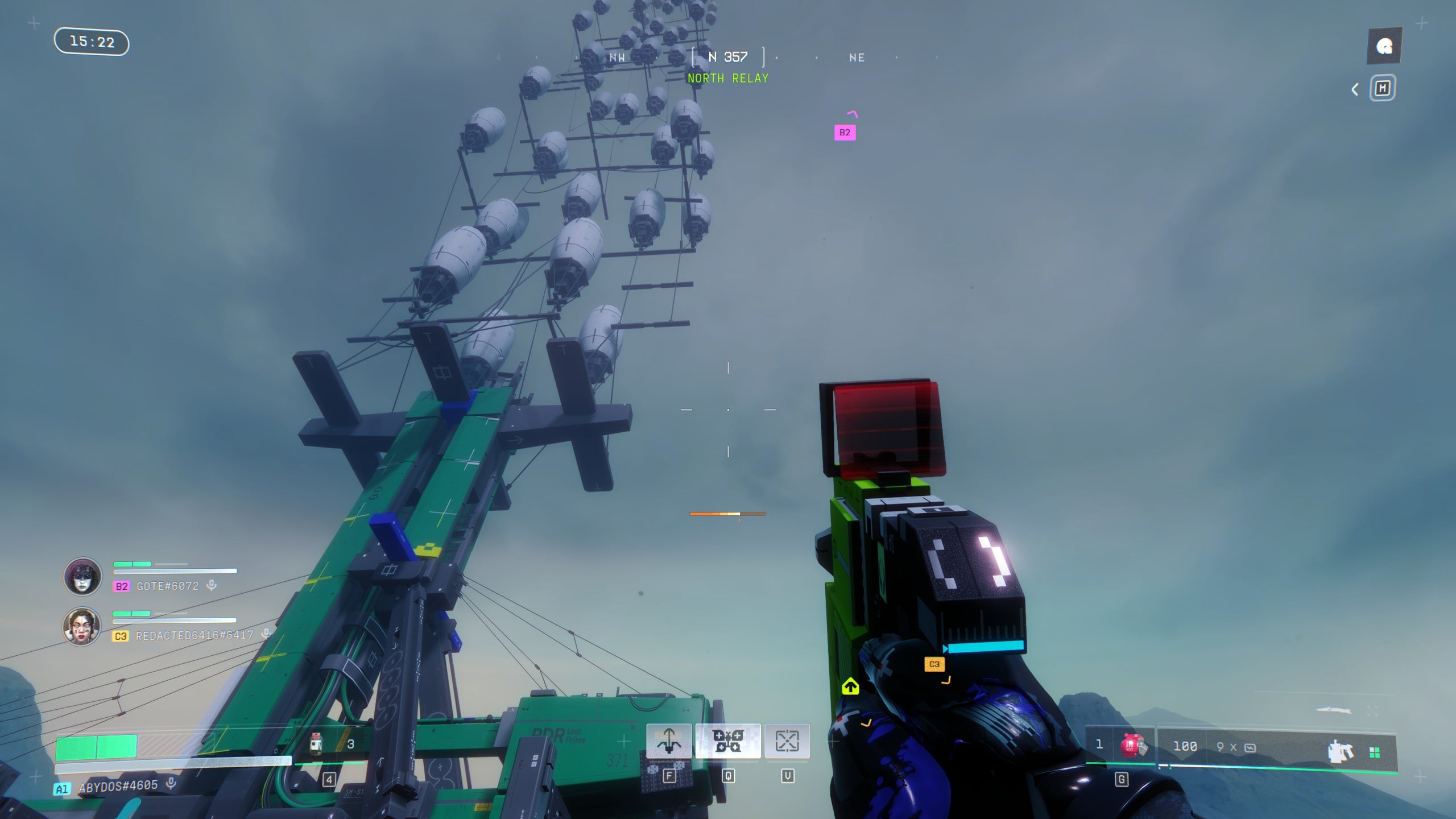Screen dimensions: 1456x819
Task: Click the yellow-green up-arrow waypoint marker
Action: click(850, 686)
